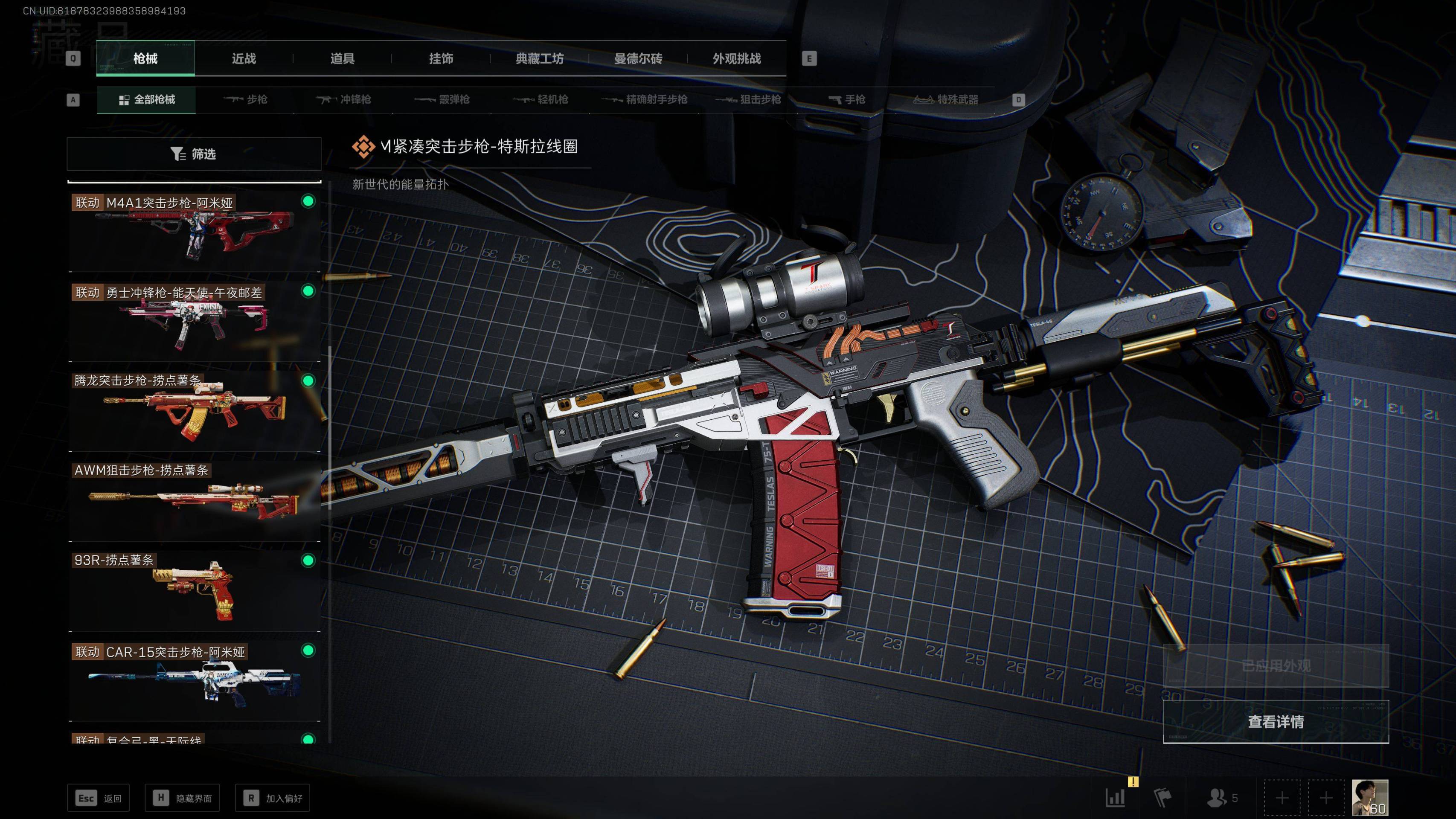This screenshot has height=819, width=1456.
Task: Open the 筛选 filter options
Action: (x=194, y=154)
